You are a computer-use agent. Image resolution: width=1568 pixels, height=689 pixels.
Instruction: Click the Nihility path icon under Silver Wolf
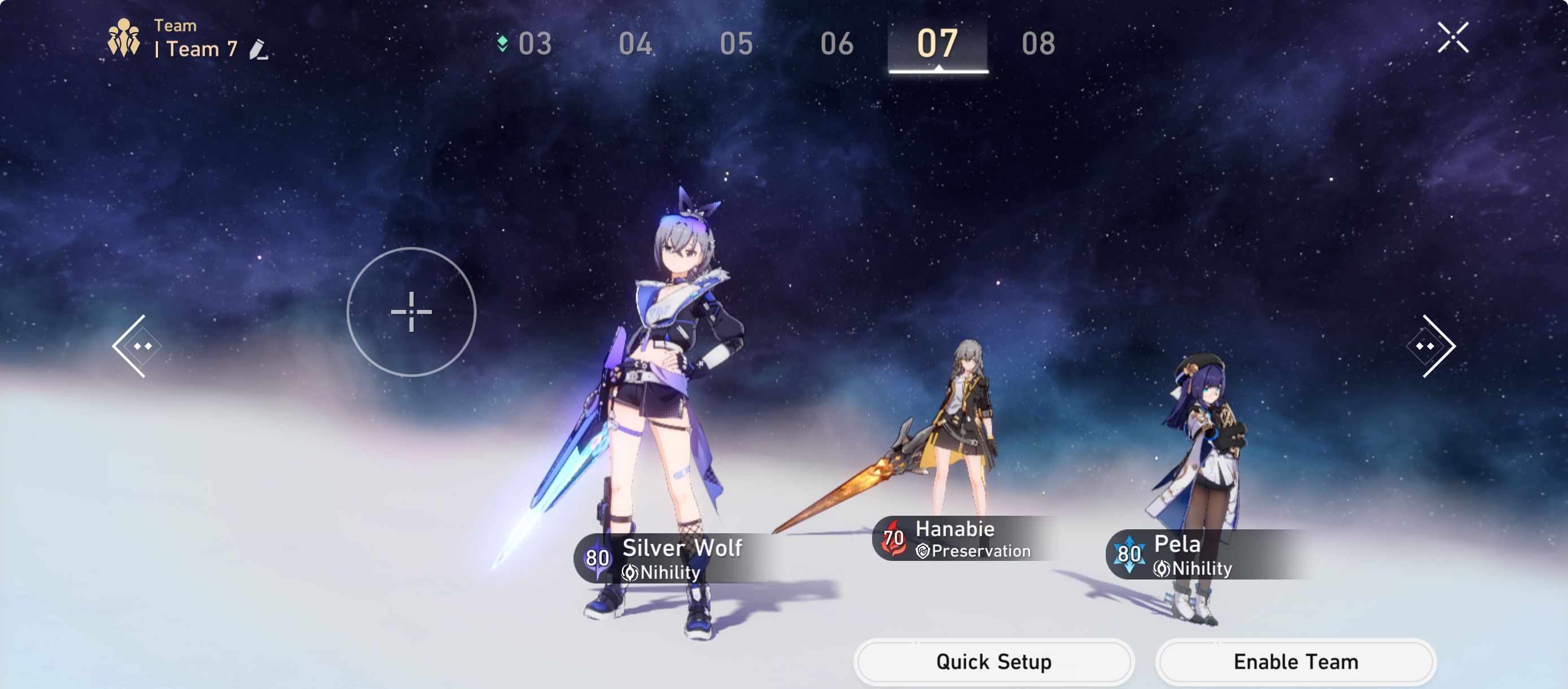click(x=631, y=573)
